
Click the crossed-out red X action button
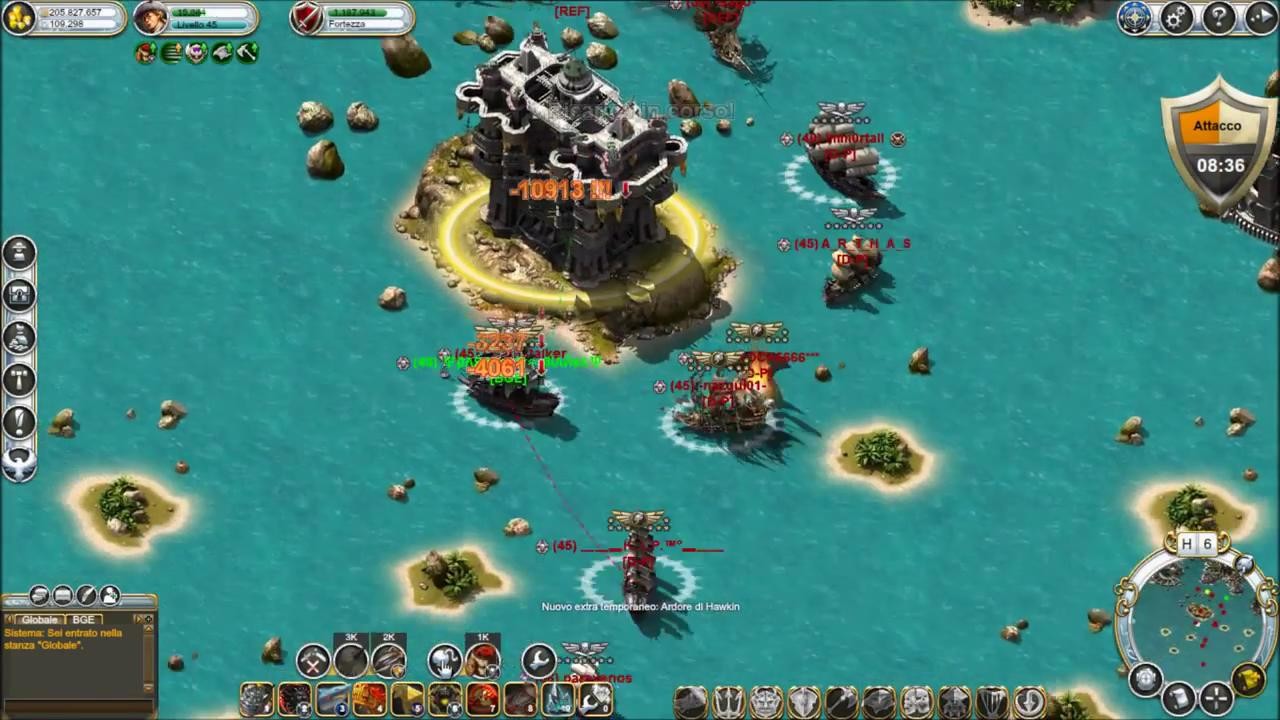point(313,661)
